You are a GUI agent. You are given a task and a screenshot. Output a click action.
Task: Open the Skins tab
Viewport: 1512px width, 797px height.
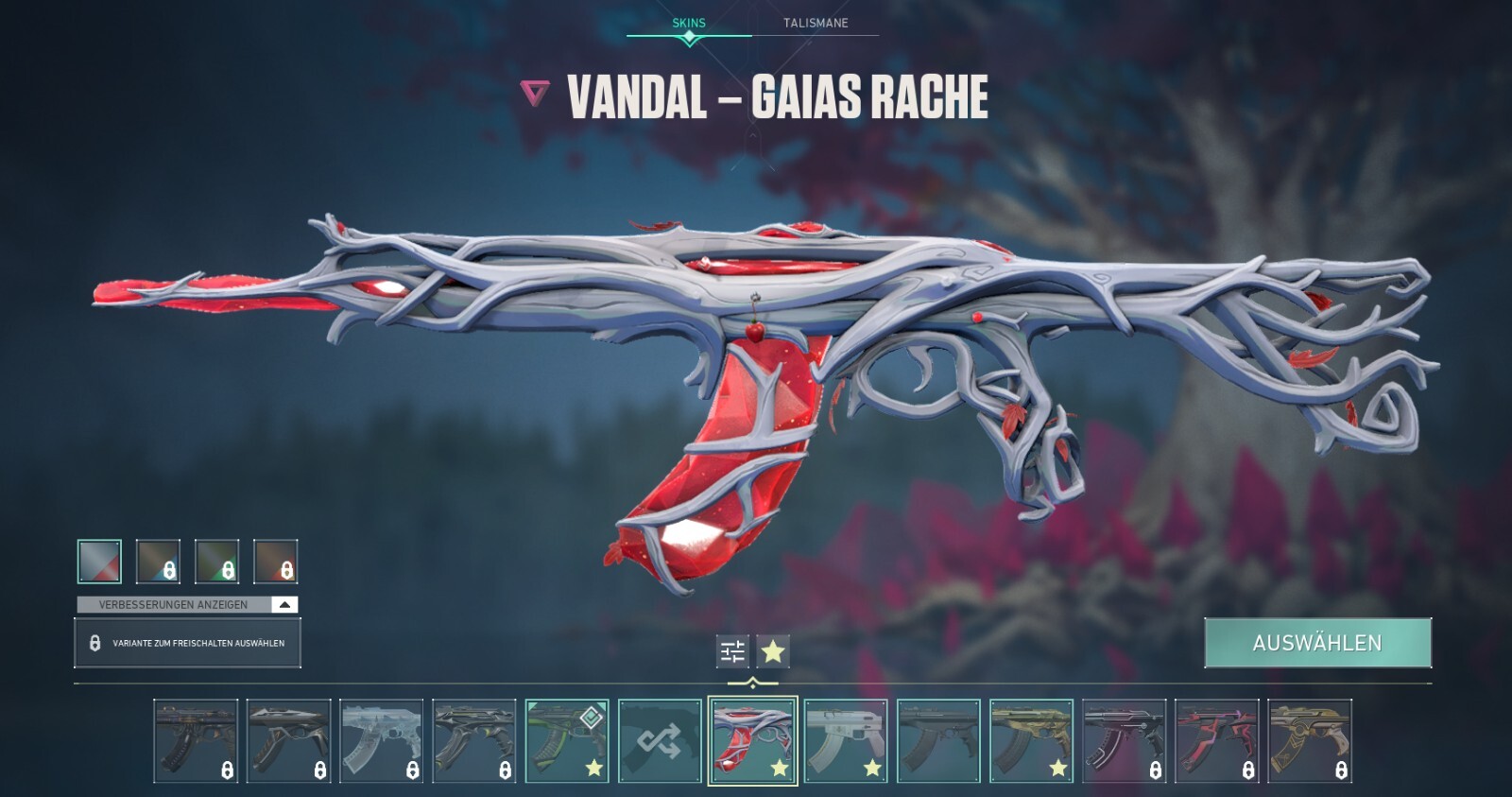pyautogui.click(x=689, y=23)
